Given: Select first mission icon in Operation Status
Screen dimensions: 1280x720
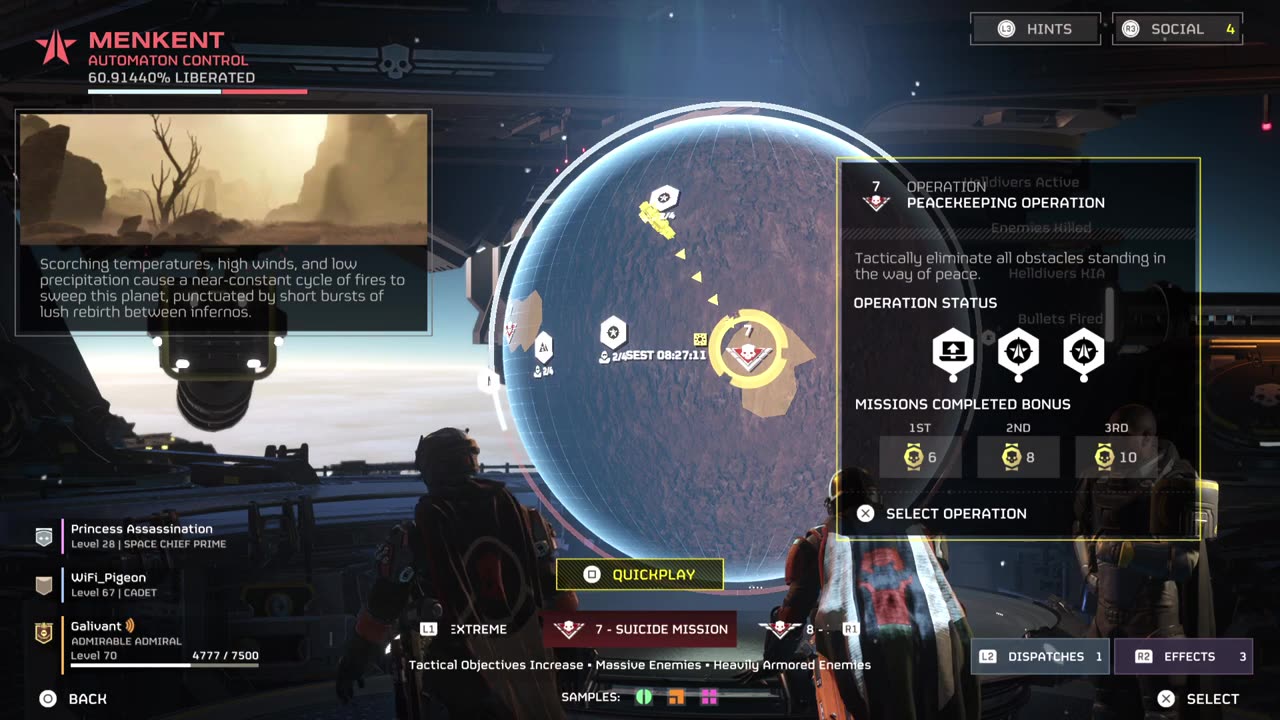Looking at the screenshot, I should pyautogui.click(x=953, y=351).
